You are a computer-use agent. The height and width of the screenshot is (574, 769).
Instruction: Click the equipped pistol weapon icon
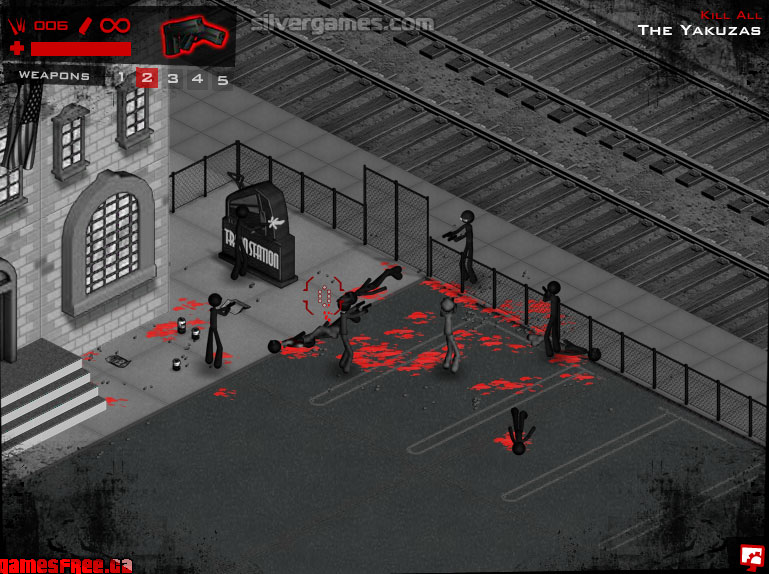pyautogui.click(x=195, y=36)
